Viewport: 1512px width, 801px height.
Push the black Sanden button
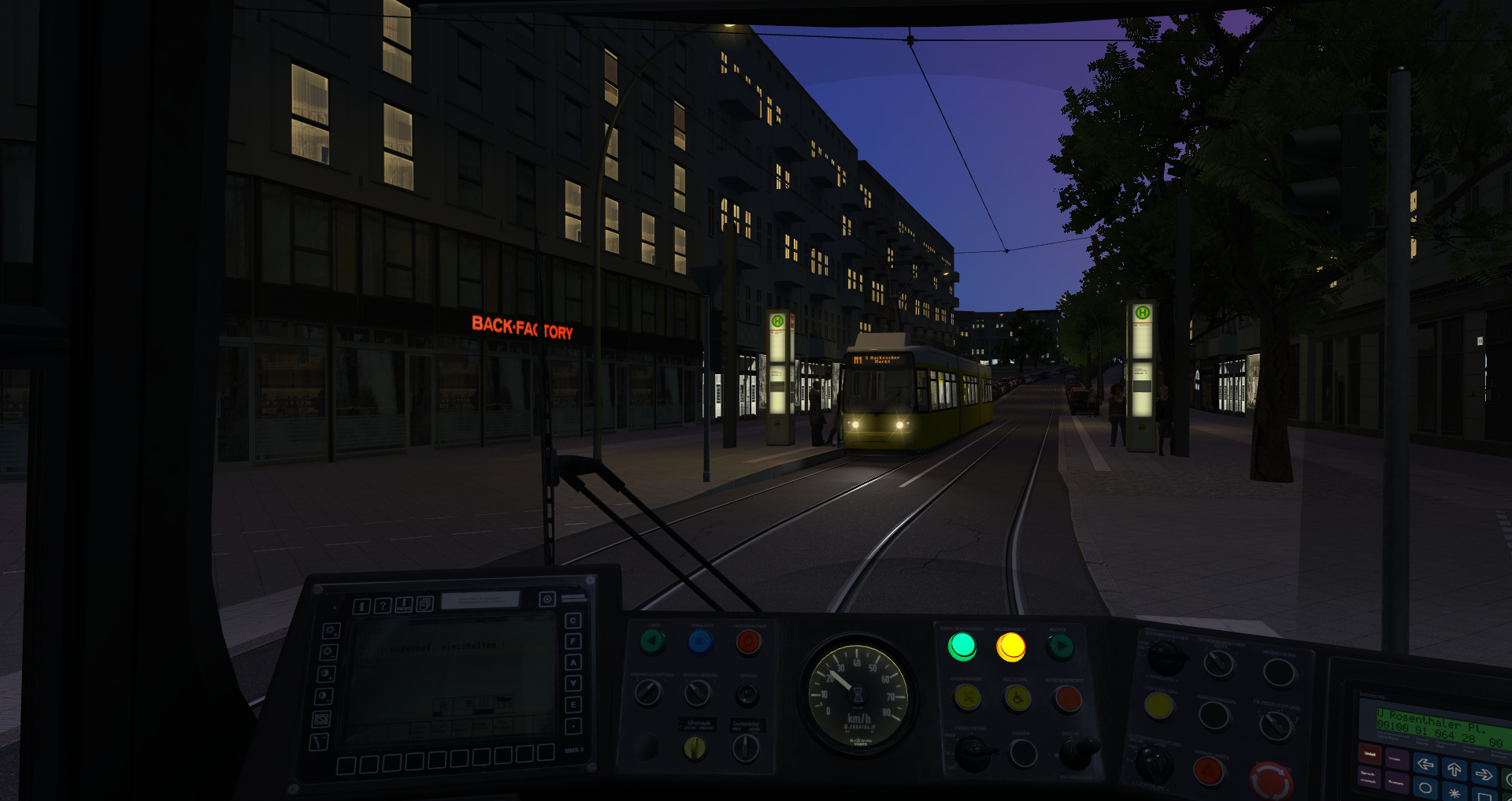1023,754
